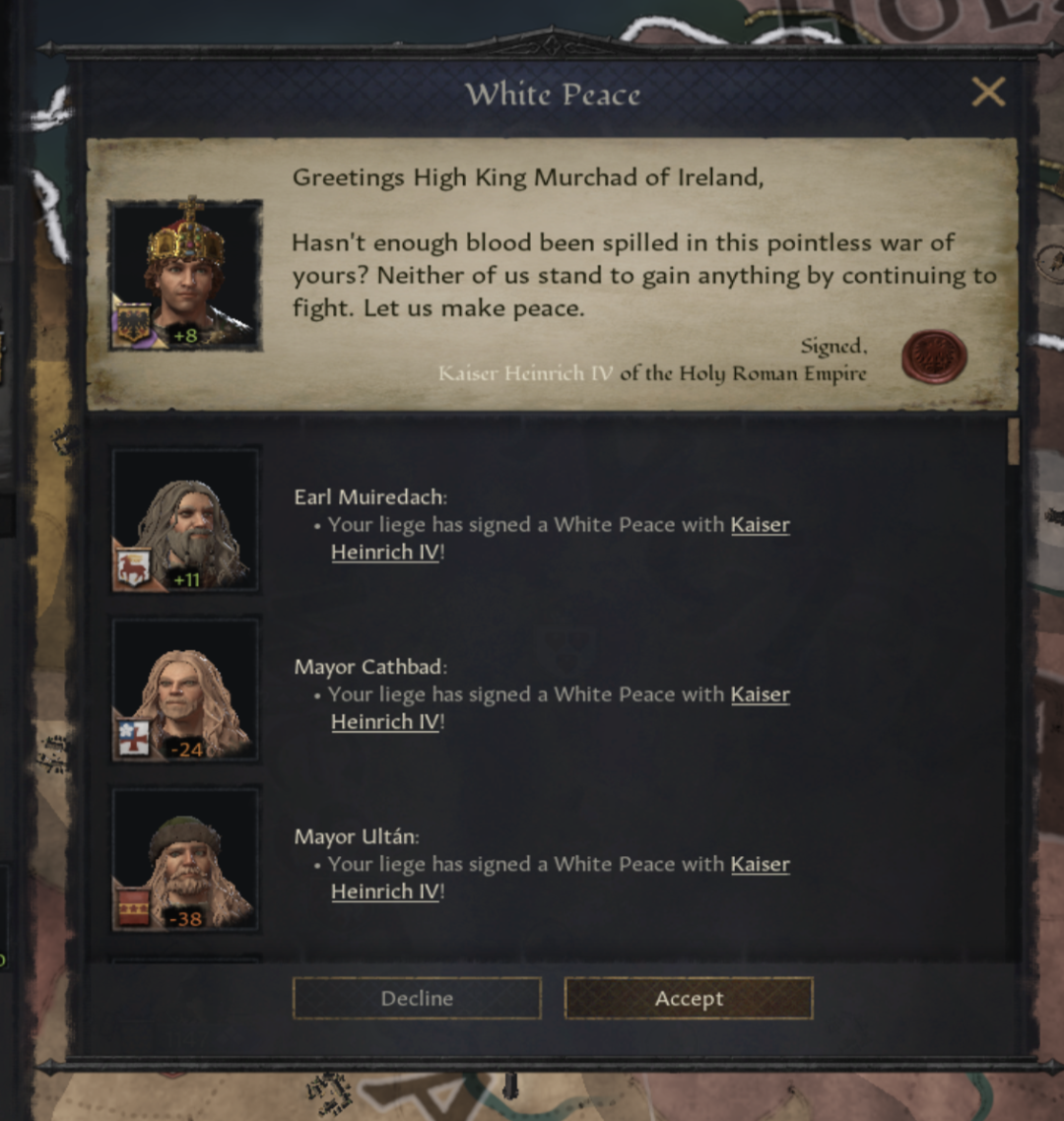Select Mayor Cathbad's portrait
The height and width of the screenshot is (1121, 1064).
185,688
